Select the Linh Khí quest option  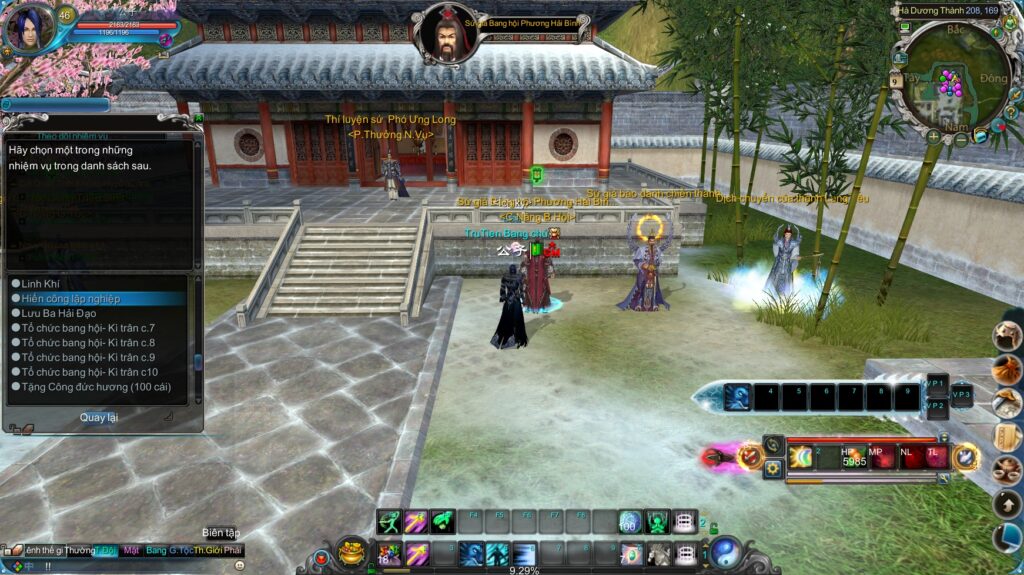pyautogui.click(x=41, y=284)
